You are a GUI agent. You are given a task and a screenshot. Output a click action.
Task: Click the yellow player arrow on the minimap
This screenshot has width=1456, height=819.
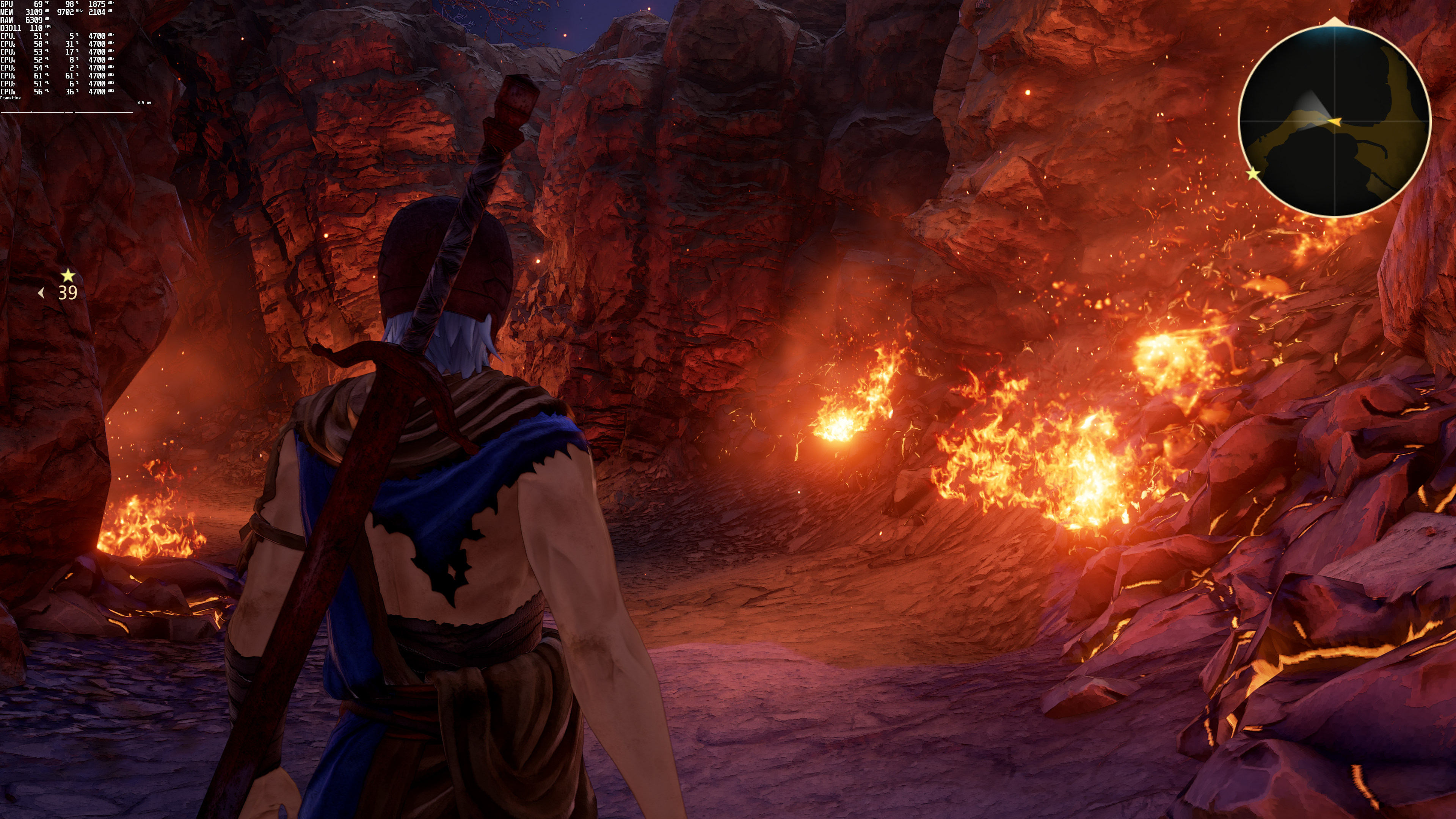tap(1334, 121)
